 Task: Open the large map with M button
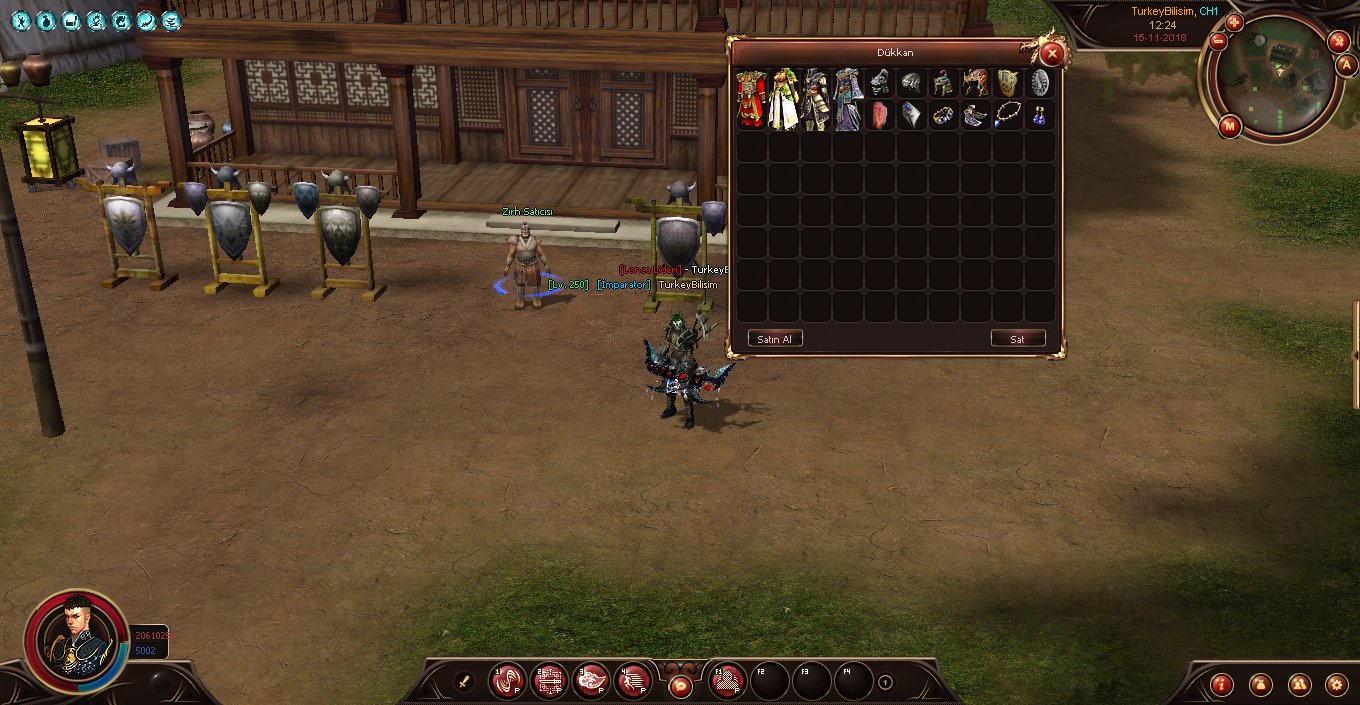[1230, 126]
